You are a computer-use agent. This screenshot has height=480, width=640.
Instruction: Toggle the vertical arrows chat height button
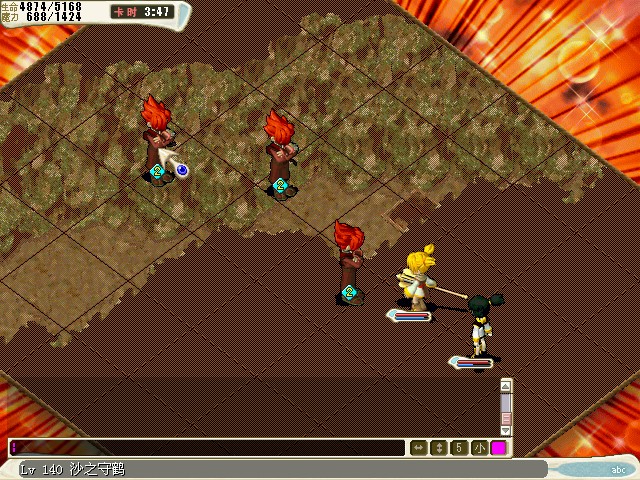tap(438, 448)
